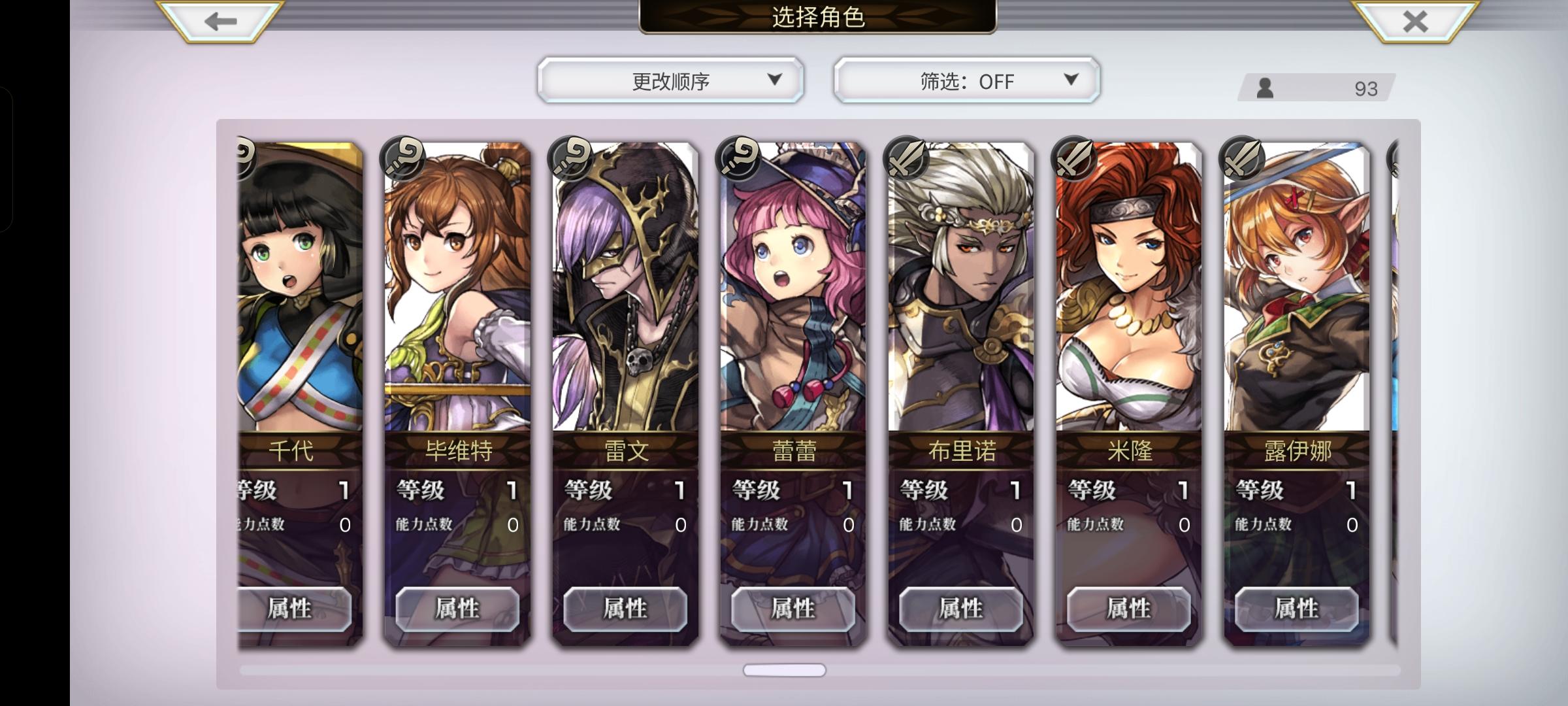1568x706 pixels.
Task: Select the gun class icon on 毕维特's card
Action: 402,157
